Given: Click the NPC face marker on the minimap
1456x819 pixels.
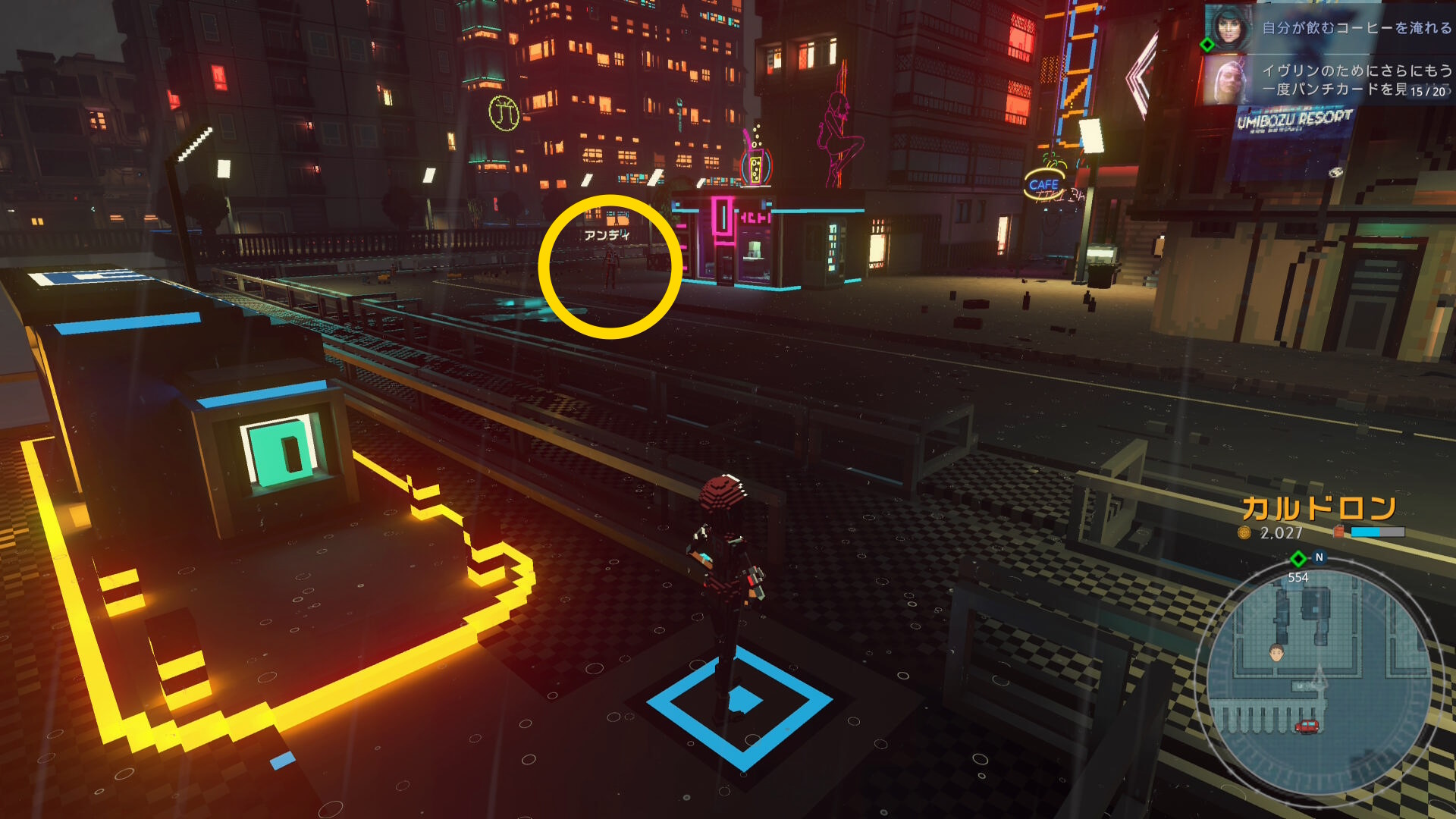Looking at the screenshot, I should pyautogui.click(x=1277, y=652).
